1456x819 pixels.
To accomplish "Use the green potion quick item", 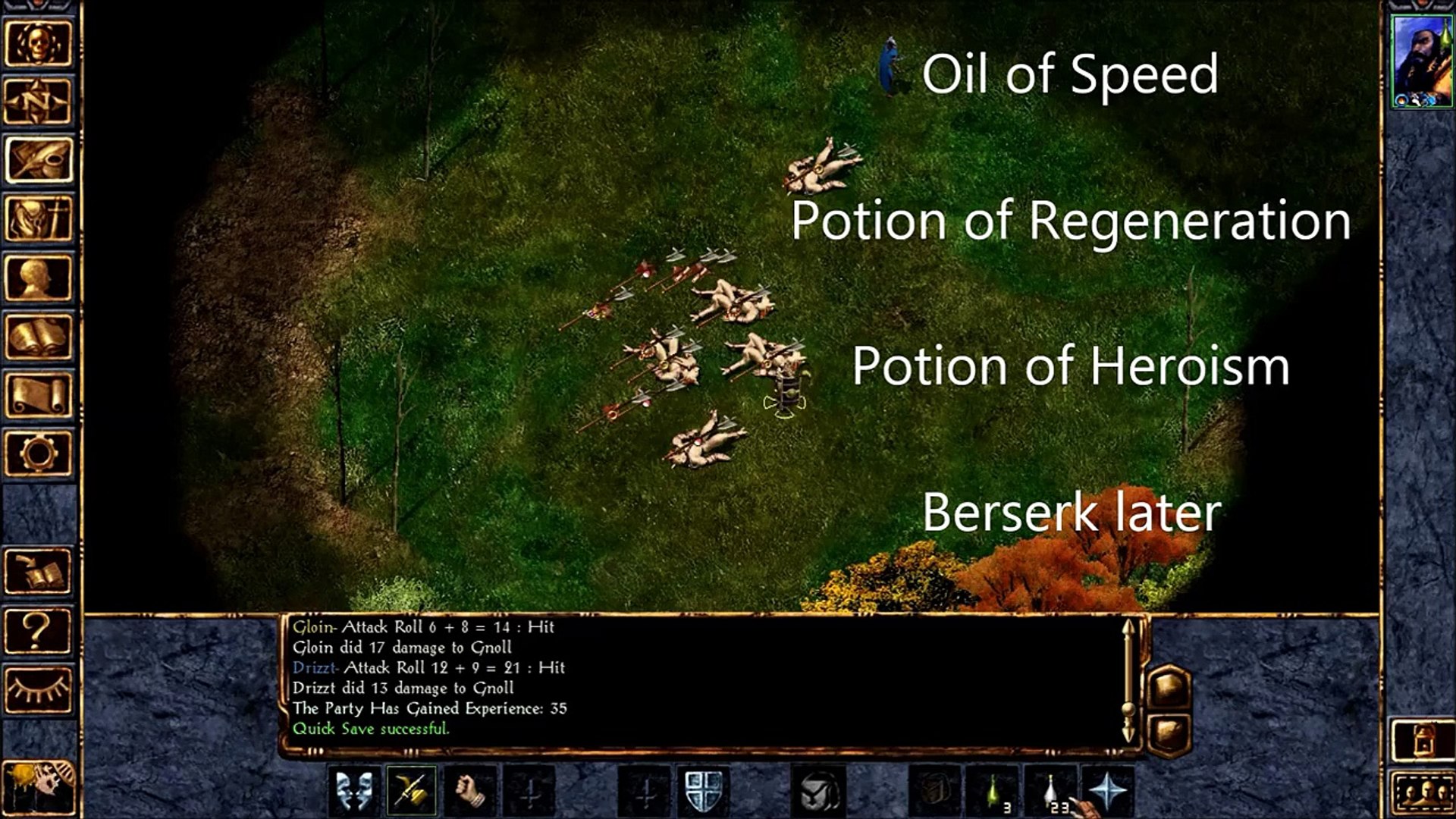I will 993,791.
